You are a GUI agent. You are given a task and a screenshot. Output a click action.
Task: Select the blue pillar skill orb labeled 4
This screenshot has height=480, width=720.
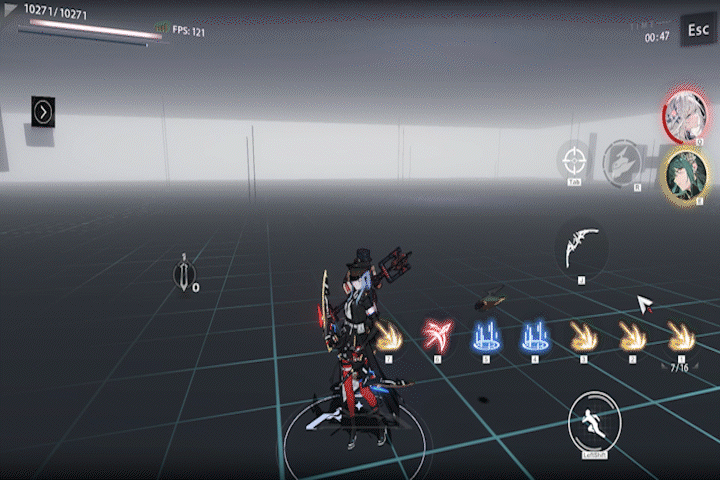click(x=535, y=335)
